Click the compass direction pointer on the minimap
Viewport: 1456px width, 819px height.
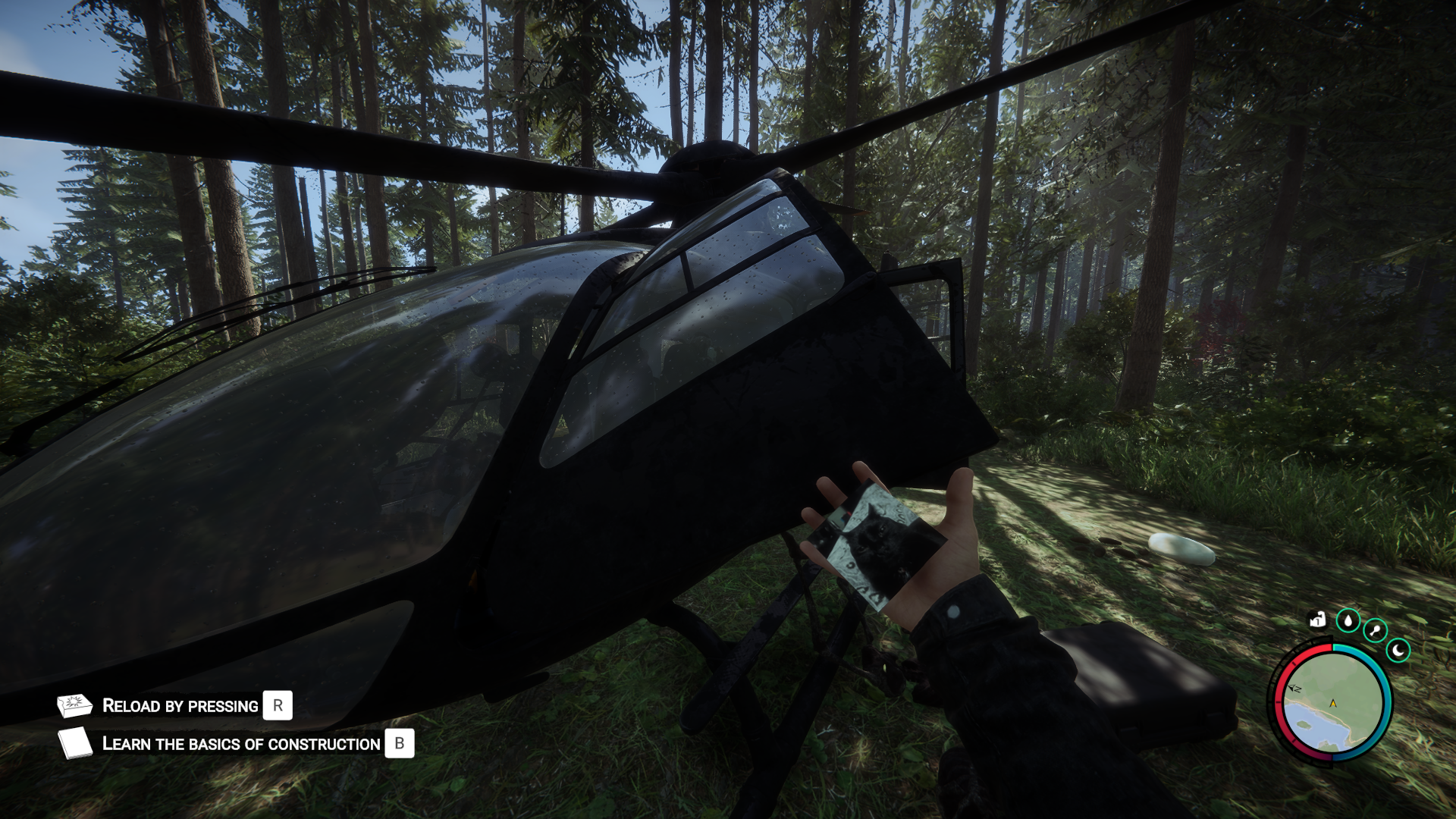click(1294, 689)
